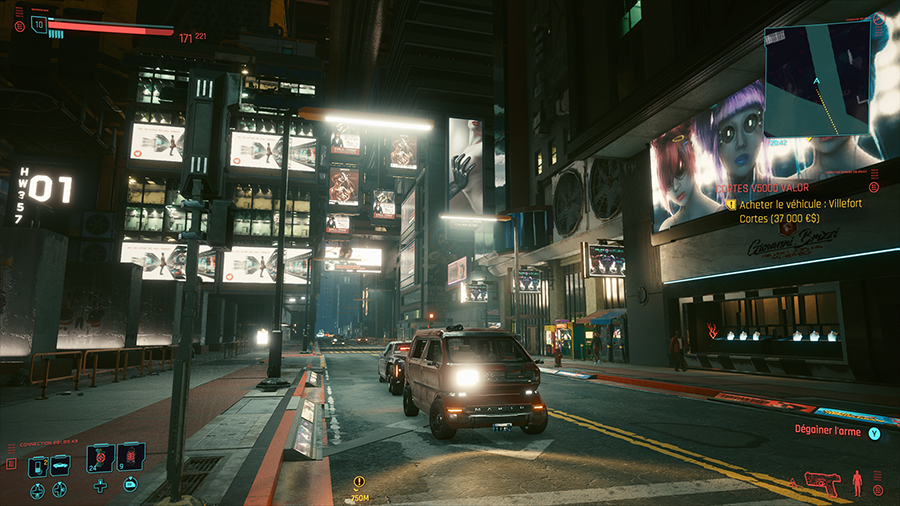Click the phone quick slot icon
The height and width of the screenshot is (506, 900).
38,466
